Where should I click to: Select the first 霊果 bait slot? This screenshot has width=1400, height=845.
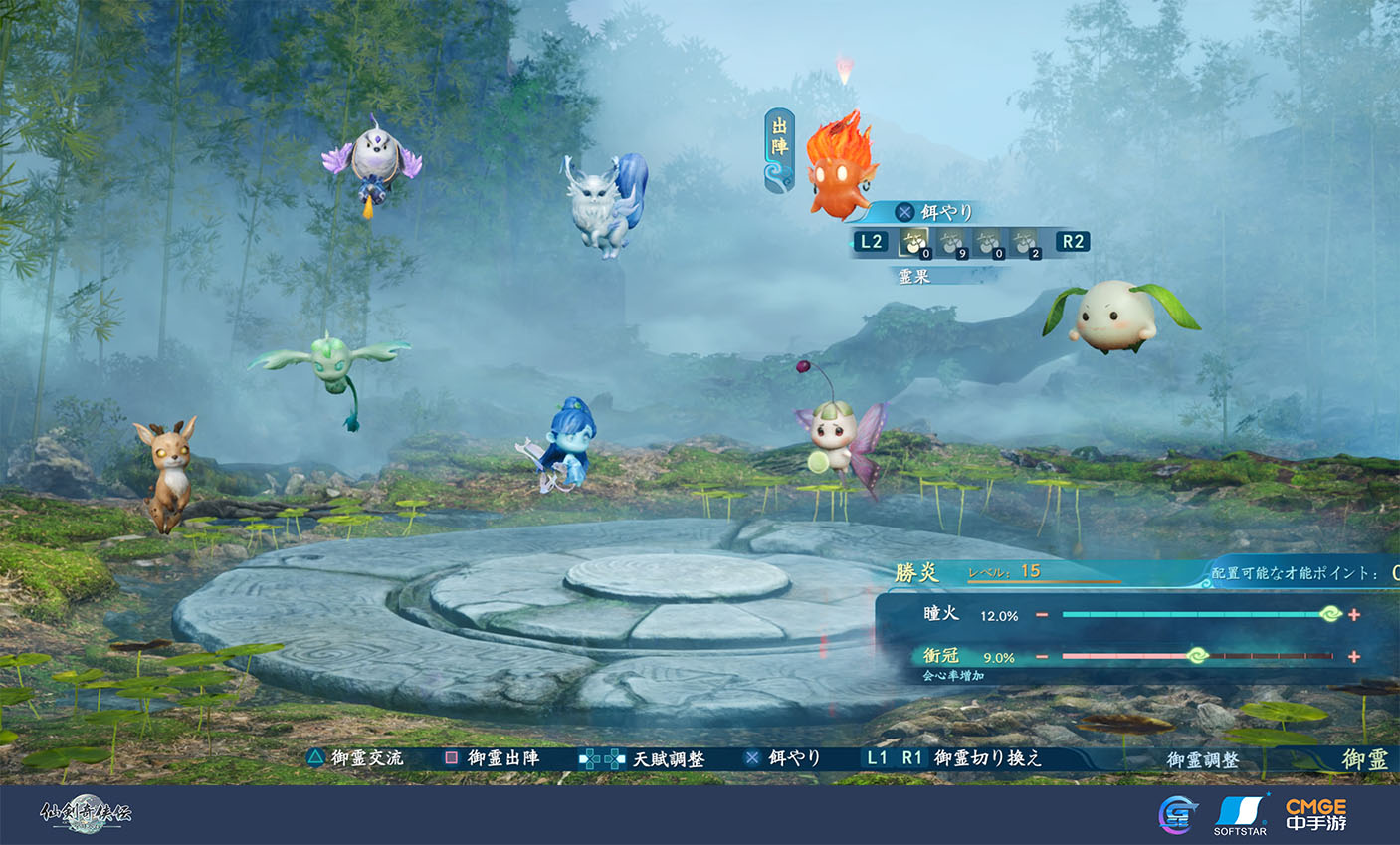[x=912, y=242]
